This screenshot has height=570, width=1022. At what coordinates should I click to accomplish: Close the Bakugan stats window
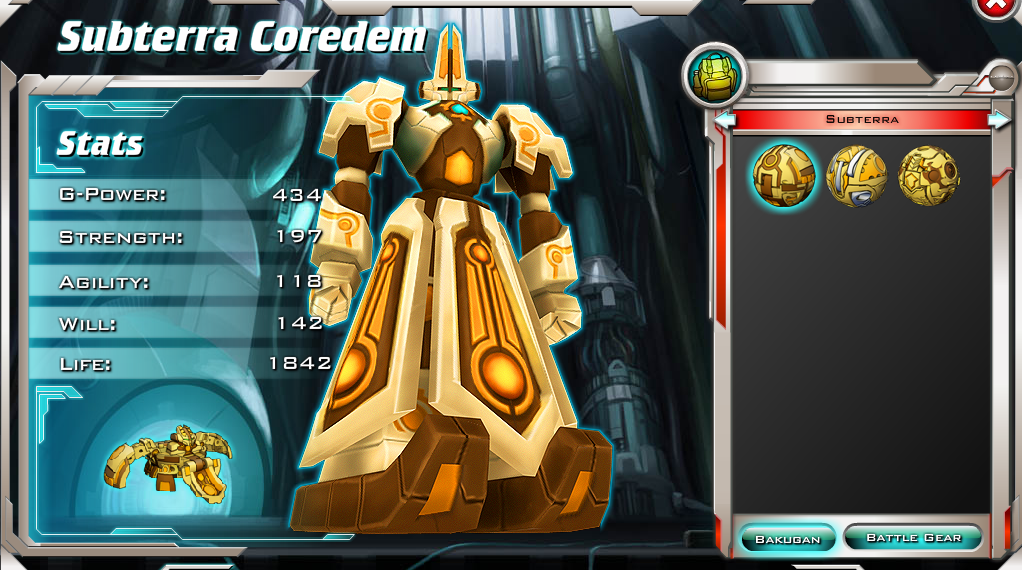pyautogui.click(x=997, y=6)
